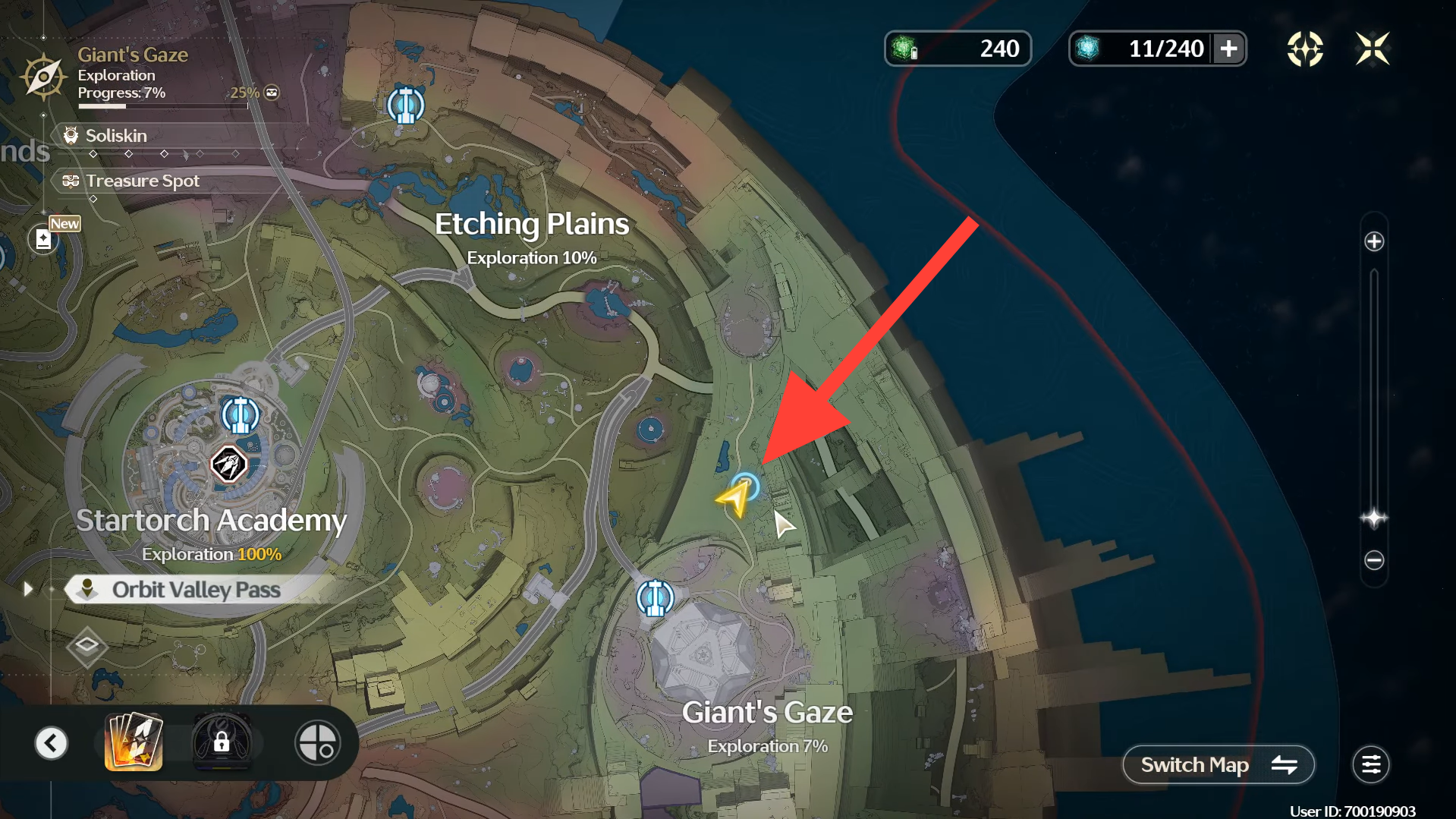1456x819 pixels.
Task: Zoom out the map with minus button
Action: [x=1373, y=560]
